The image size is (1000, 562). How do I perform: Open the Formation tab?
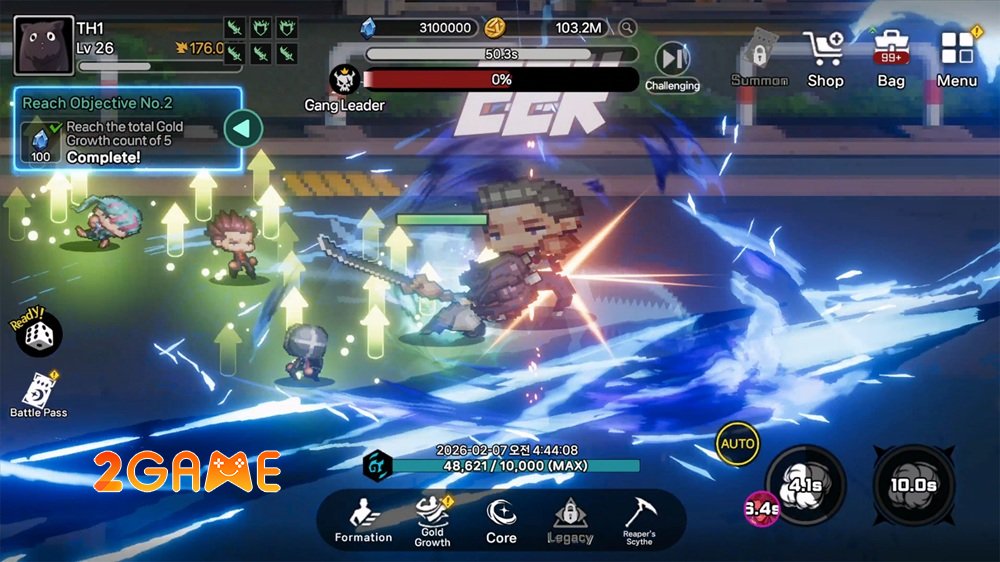[x=363, y=522]
